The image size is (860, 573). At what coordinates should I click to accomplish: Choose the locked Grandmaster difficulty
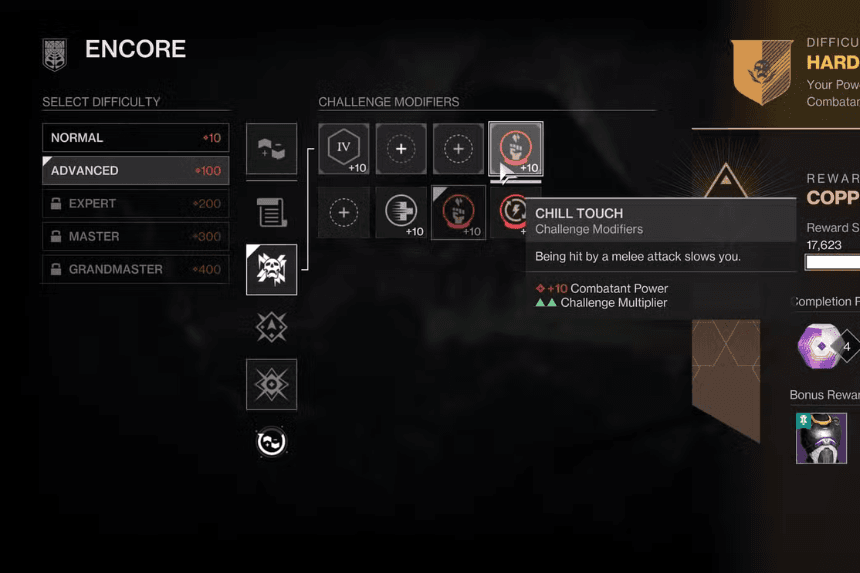pos(135,270)
